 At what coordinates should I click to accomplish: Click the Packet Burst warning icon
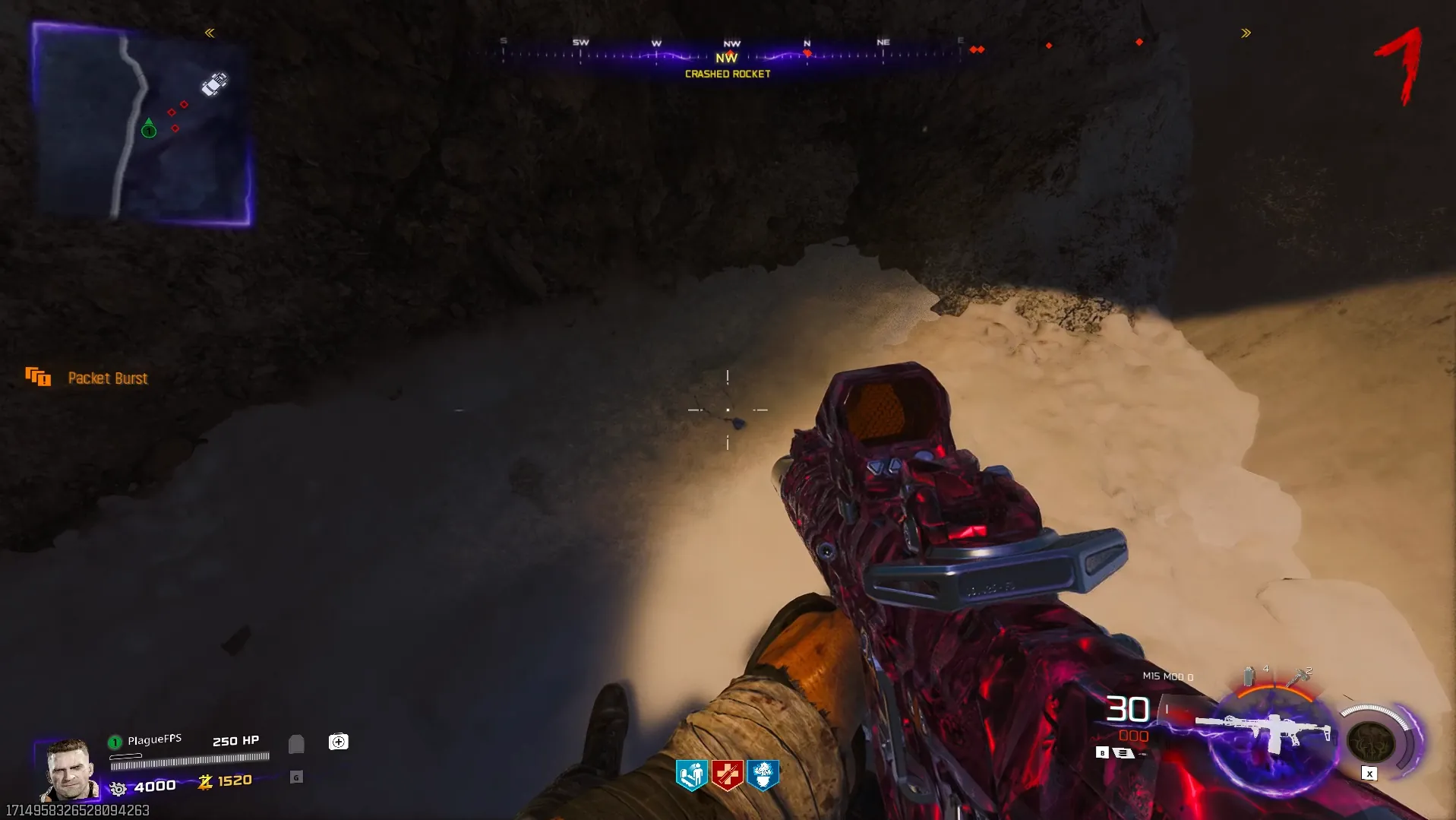click(x=38, y=377)
